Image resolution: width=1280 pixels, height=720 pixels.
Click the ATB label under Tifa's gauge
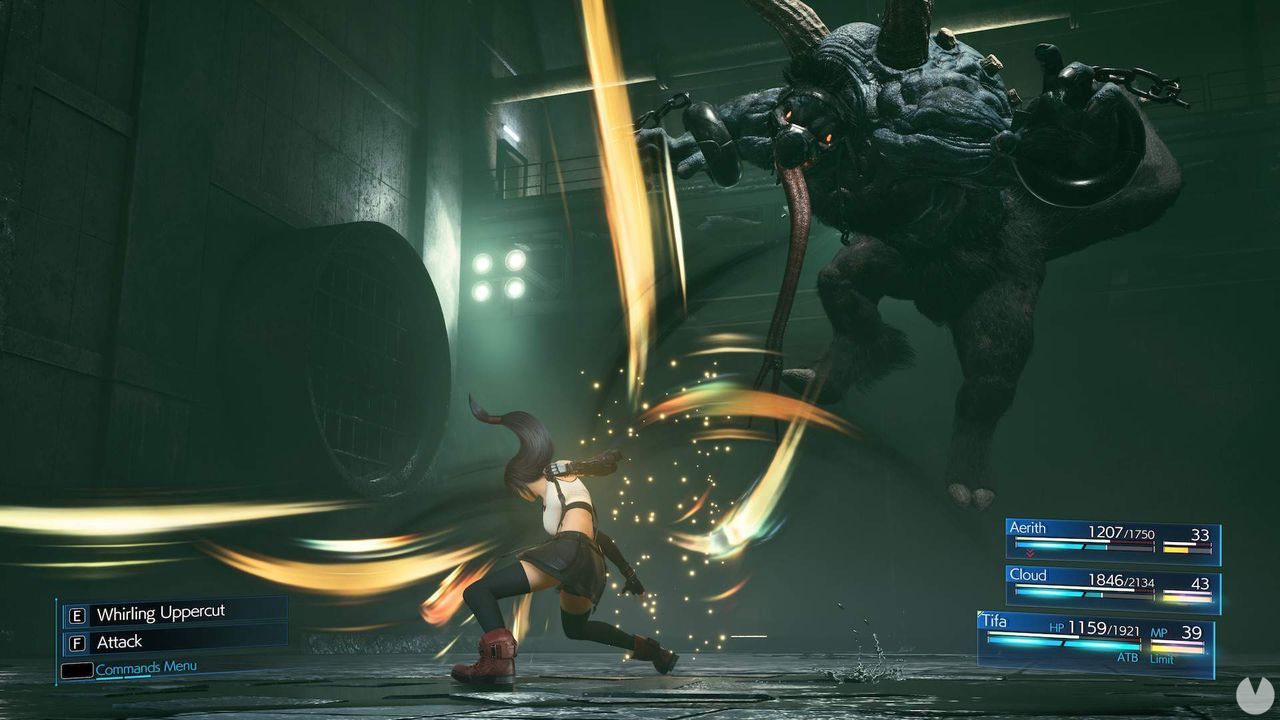pos(1128,658)
